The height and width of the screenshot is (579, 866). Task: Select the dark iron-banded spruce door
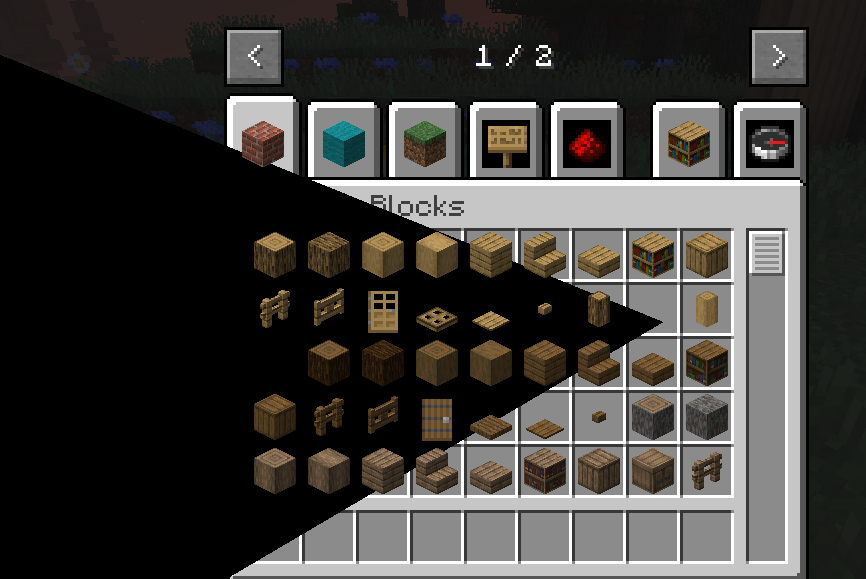(437, 418)
